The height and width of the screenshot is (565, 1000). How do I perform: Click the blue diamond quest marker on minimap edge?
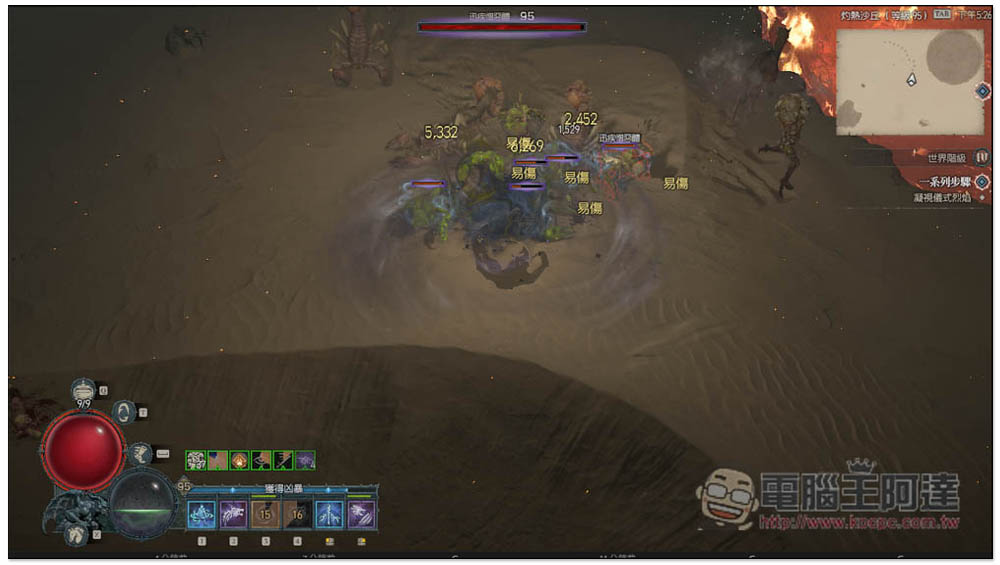(982, 90)
